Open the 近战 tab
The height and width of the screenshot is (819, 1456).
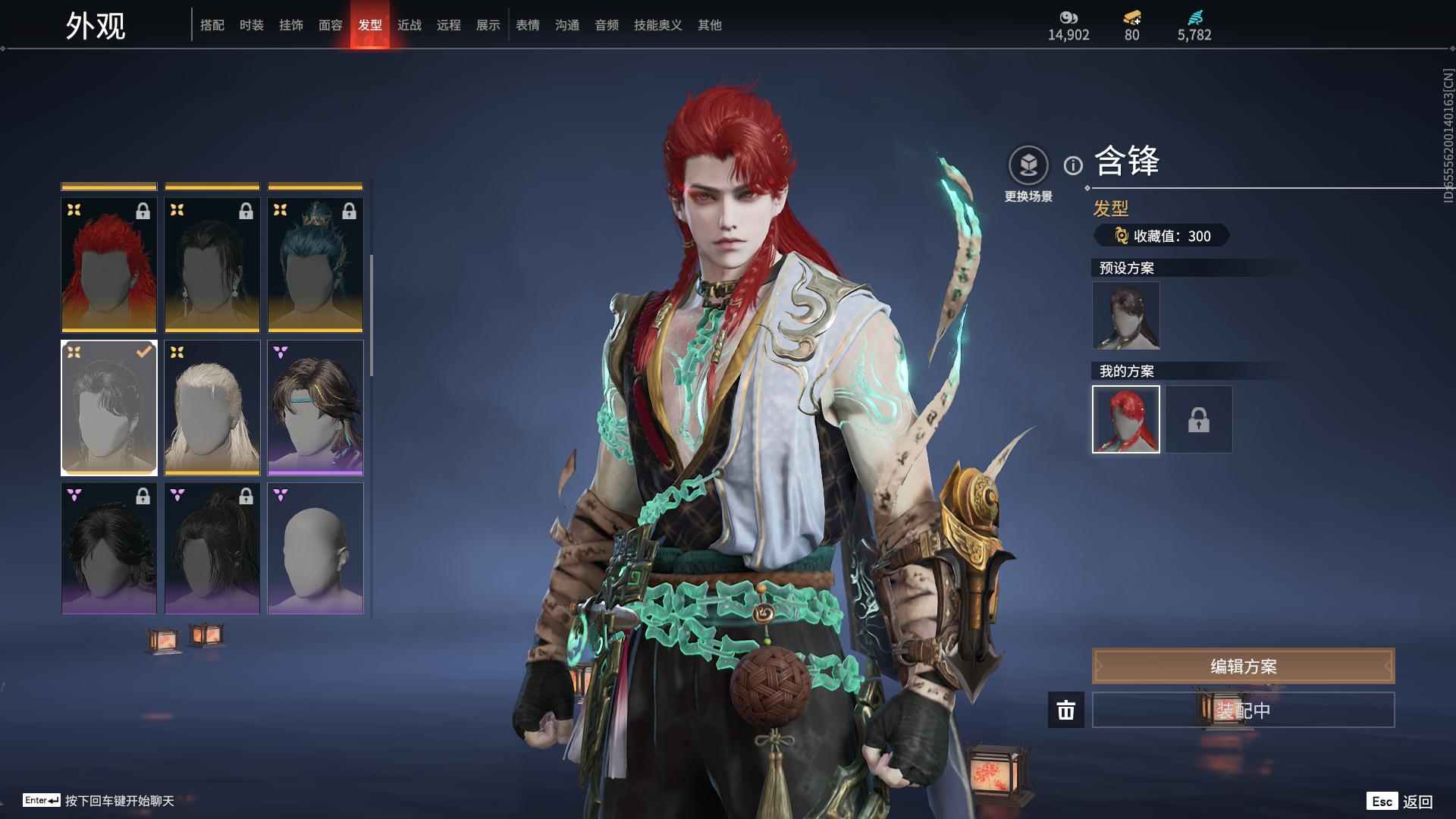409,25
